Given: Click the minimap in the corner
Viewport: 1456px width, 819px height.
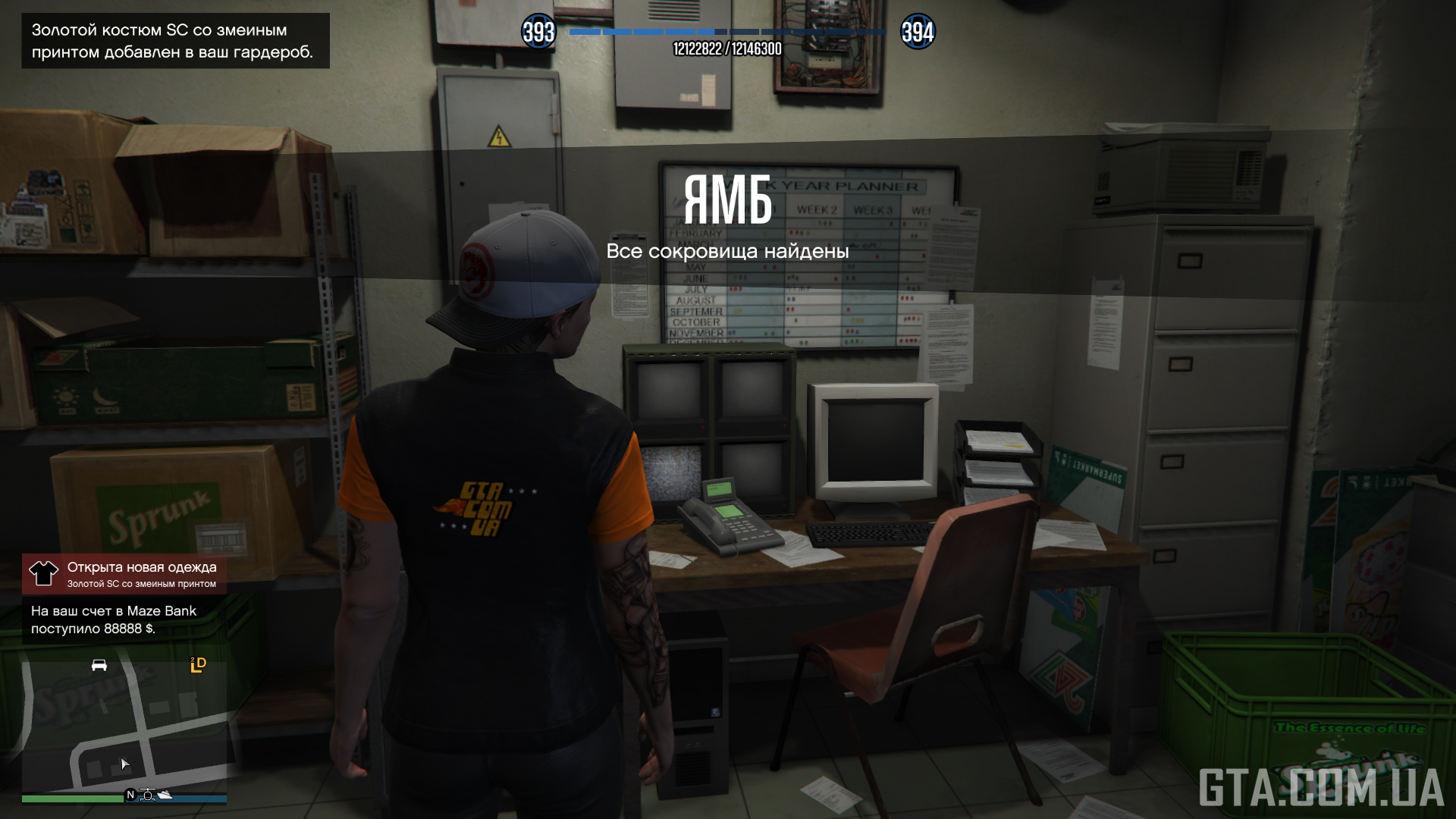Looking at the screenshot, I should pyautogui.click(x=124, y=724).
